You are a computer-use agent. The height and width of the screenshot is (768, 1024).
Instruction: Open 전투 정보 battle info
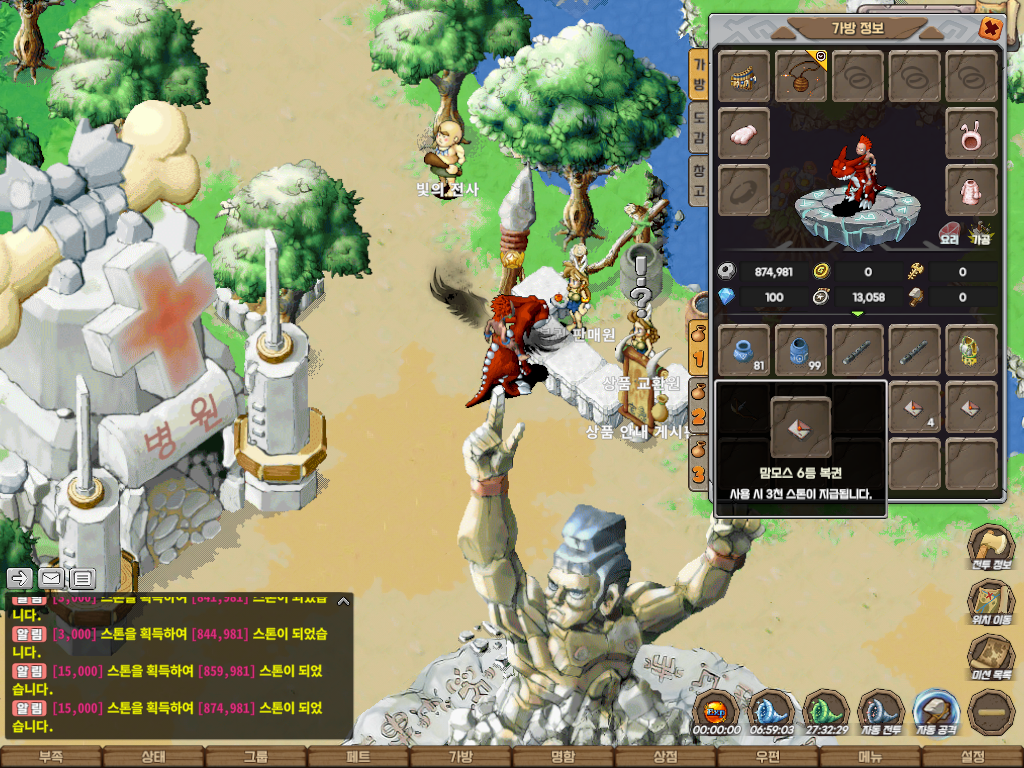pos(992,550)
